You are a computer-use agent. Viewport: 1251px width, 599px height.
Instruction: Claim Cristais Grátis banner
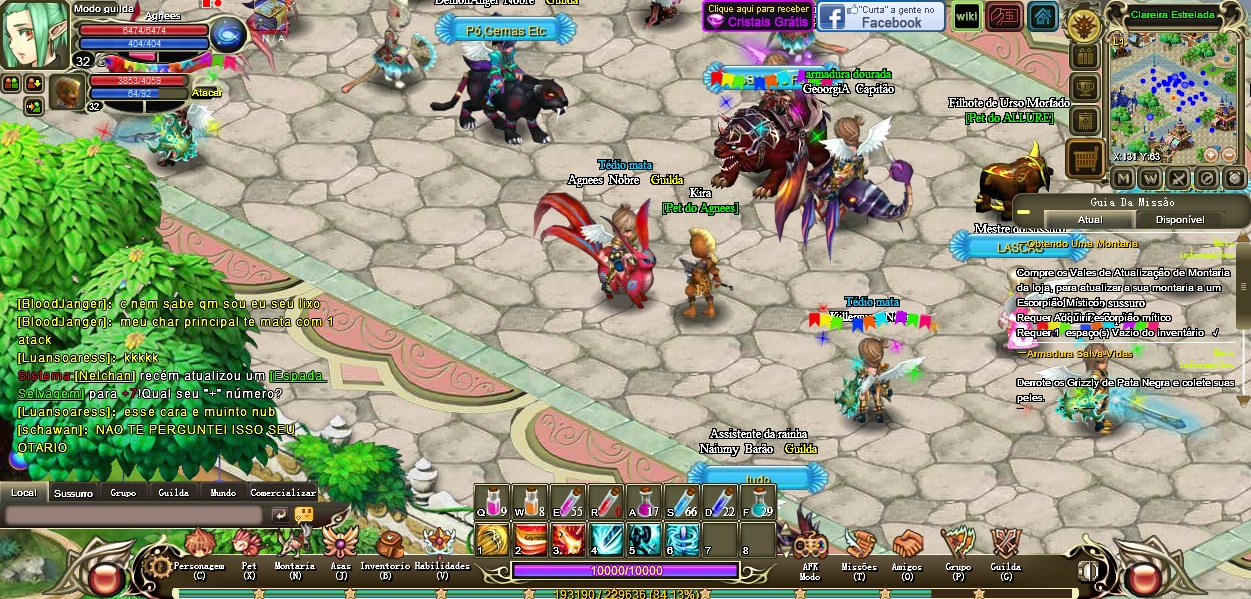coord(757,16)
